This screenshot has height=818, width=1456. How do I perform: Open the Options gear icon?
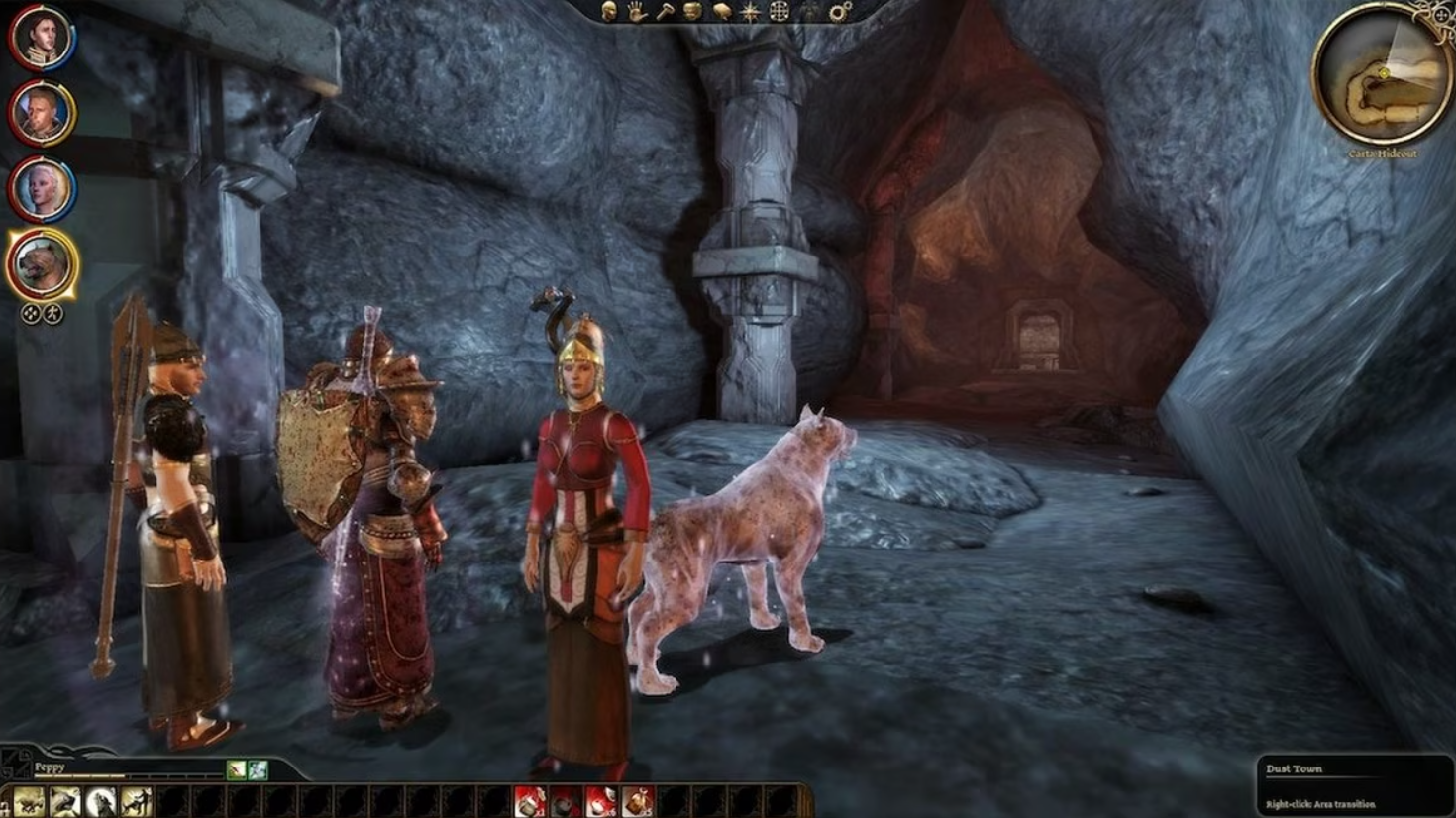coord(839,12)
